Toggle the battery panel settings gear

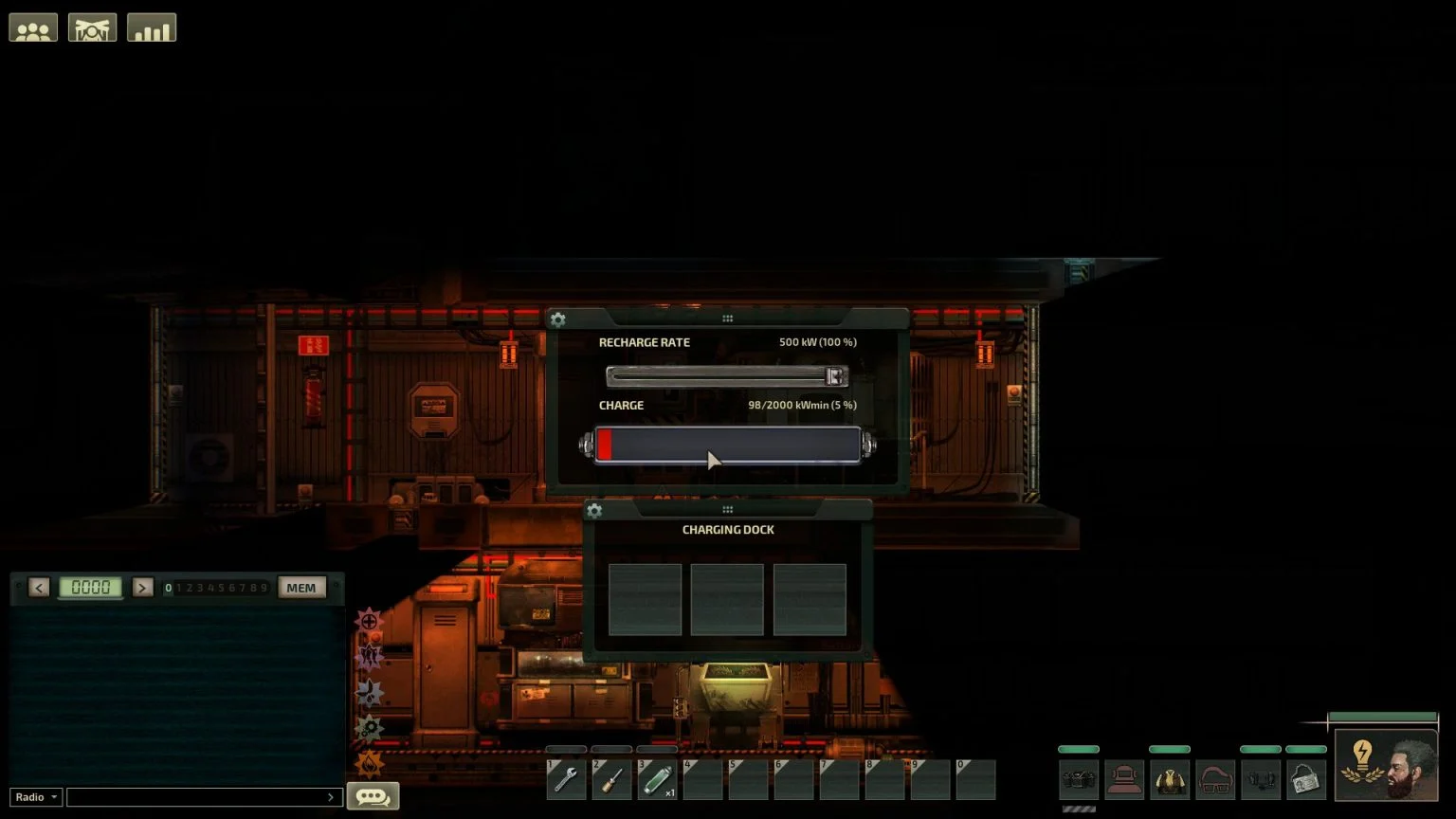[x=557, y=319]
